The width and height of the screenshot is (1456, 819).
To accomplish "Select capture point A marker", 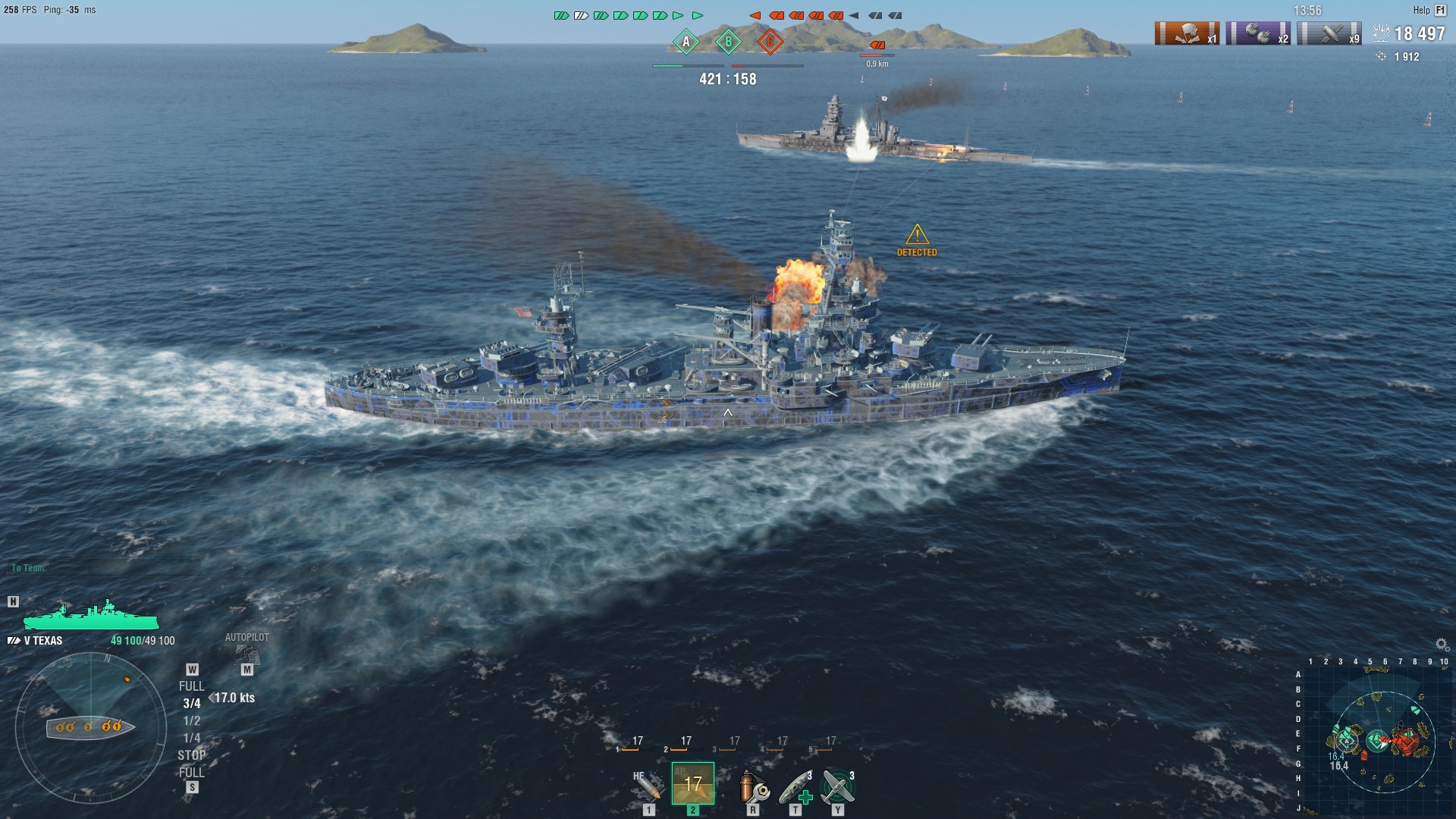I will click(686, 43).
